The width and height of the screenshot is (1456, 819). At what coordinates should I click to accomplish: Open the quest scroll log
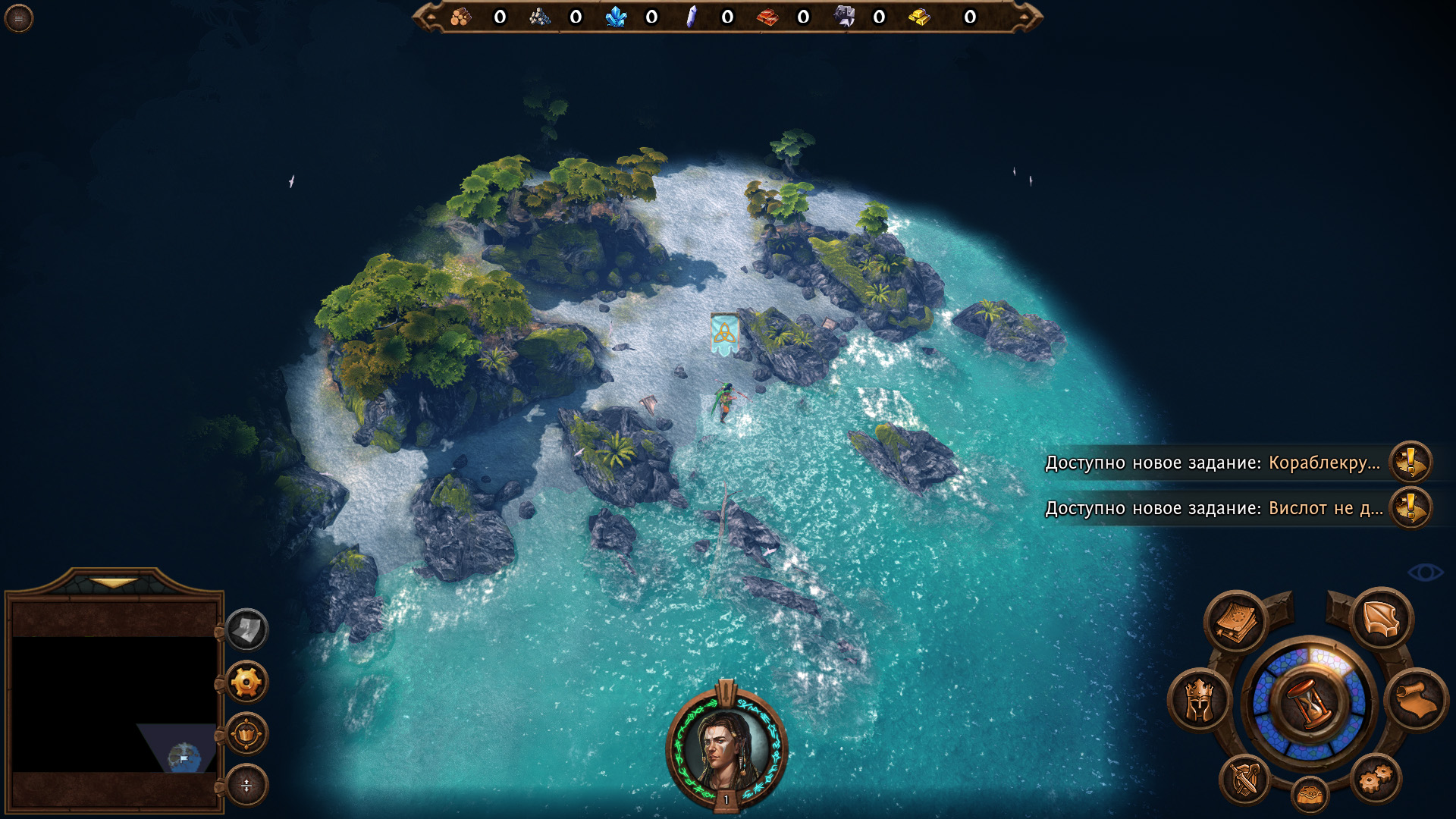(1416, 699)
